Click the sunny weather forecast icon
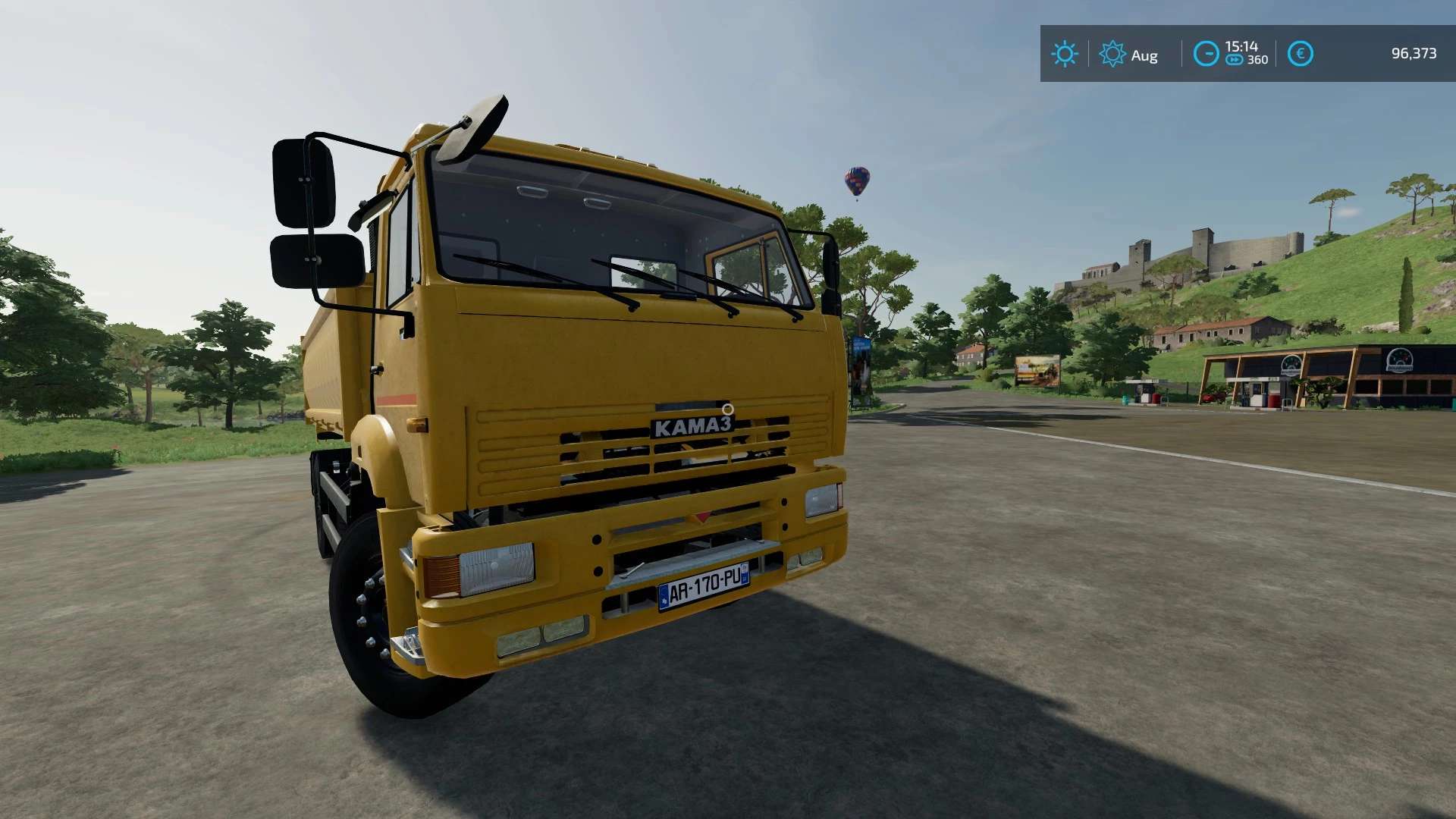 coord(1065,54)
